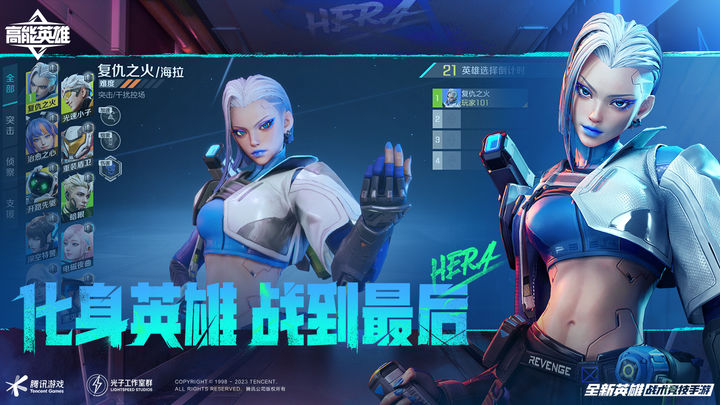This screenshot has width=720, height=405.
Task: Choose the 重装盾卫 armored hero
Action: (75, 145)
